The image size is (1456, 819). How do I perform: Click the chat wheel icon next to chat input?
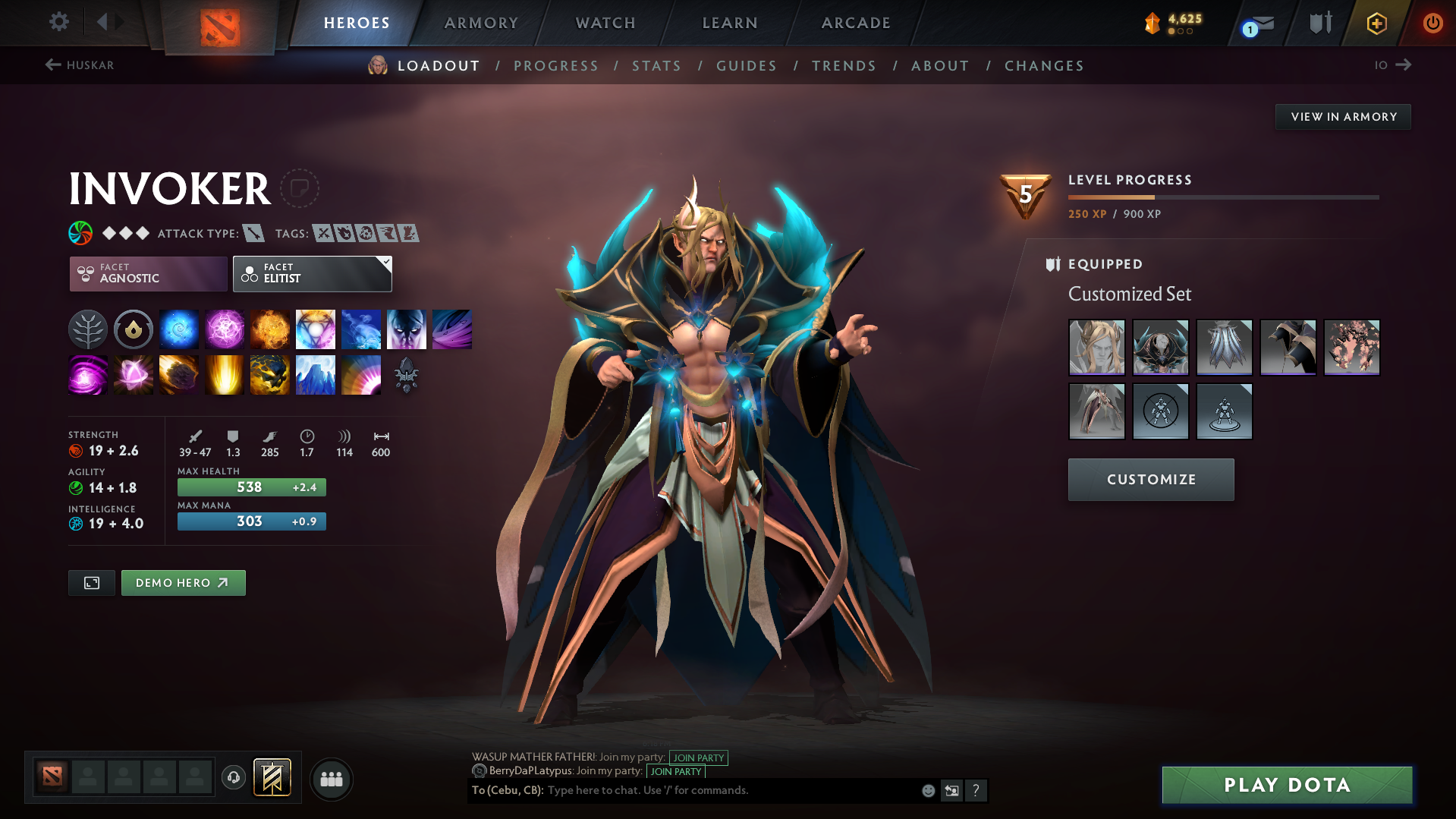[952, 790]
